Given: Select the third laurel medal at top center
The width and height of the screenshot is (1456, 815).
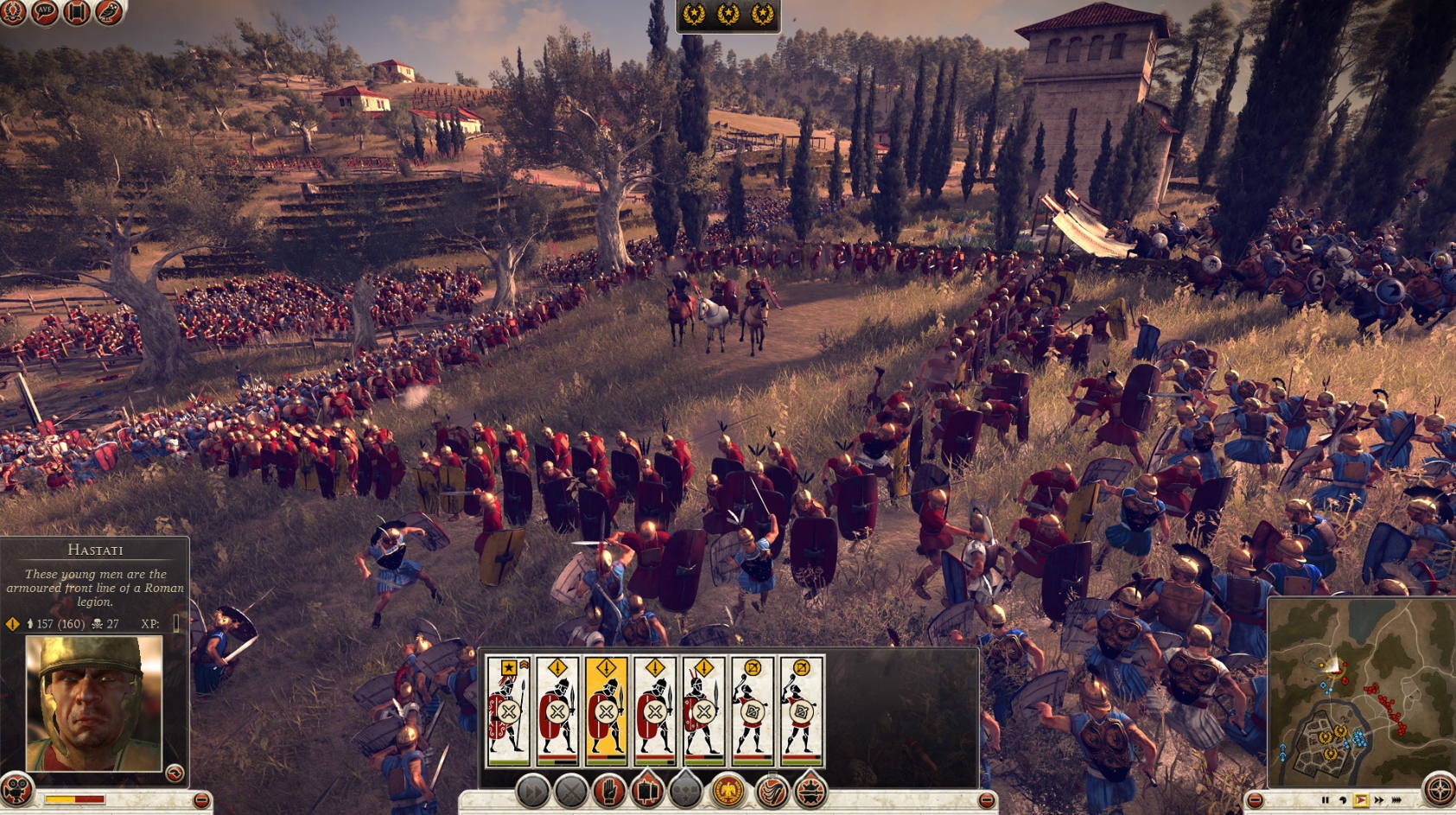Looking at the screenshot, I should pyautogui.click(x=763, y=15).
